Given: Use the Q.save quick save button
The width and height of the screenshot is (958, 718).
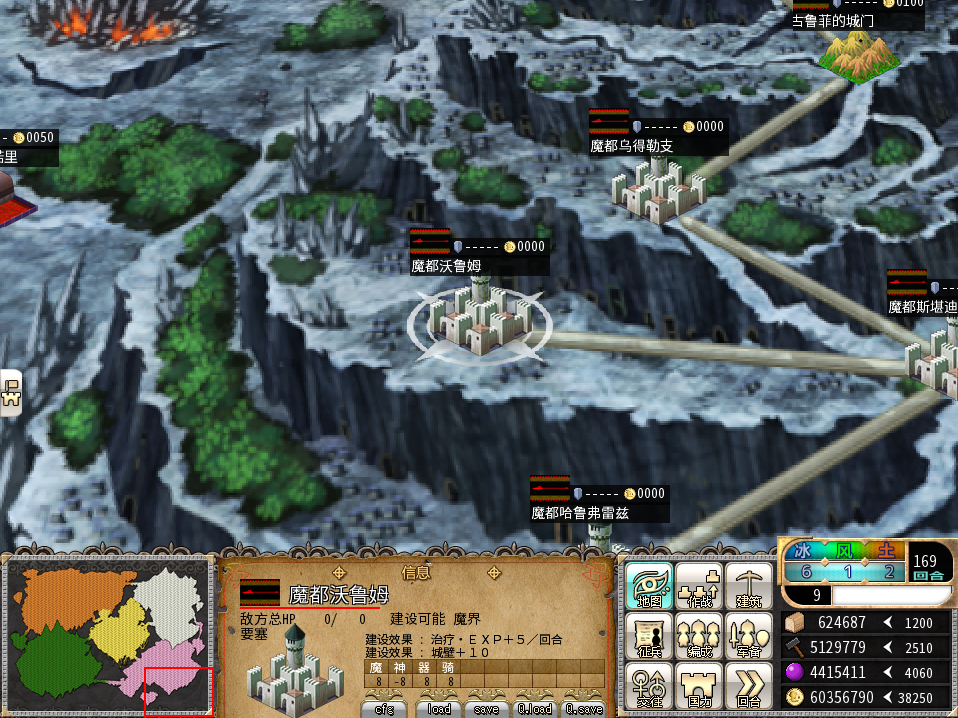Looking at the screenshot, I should click(583, 709).
